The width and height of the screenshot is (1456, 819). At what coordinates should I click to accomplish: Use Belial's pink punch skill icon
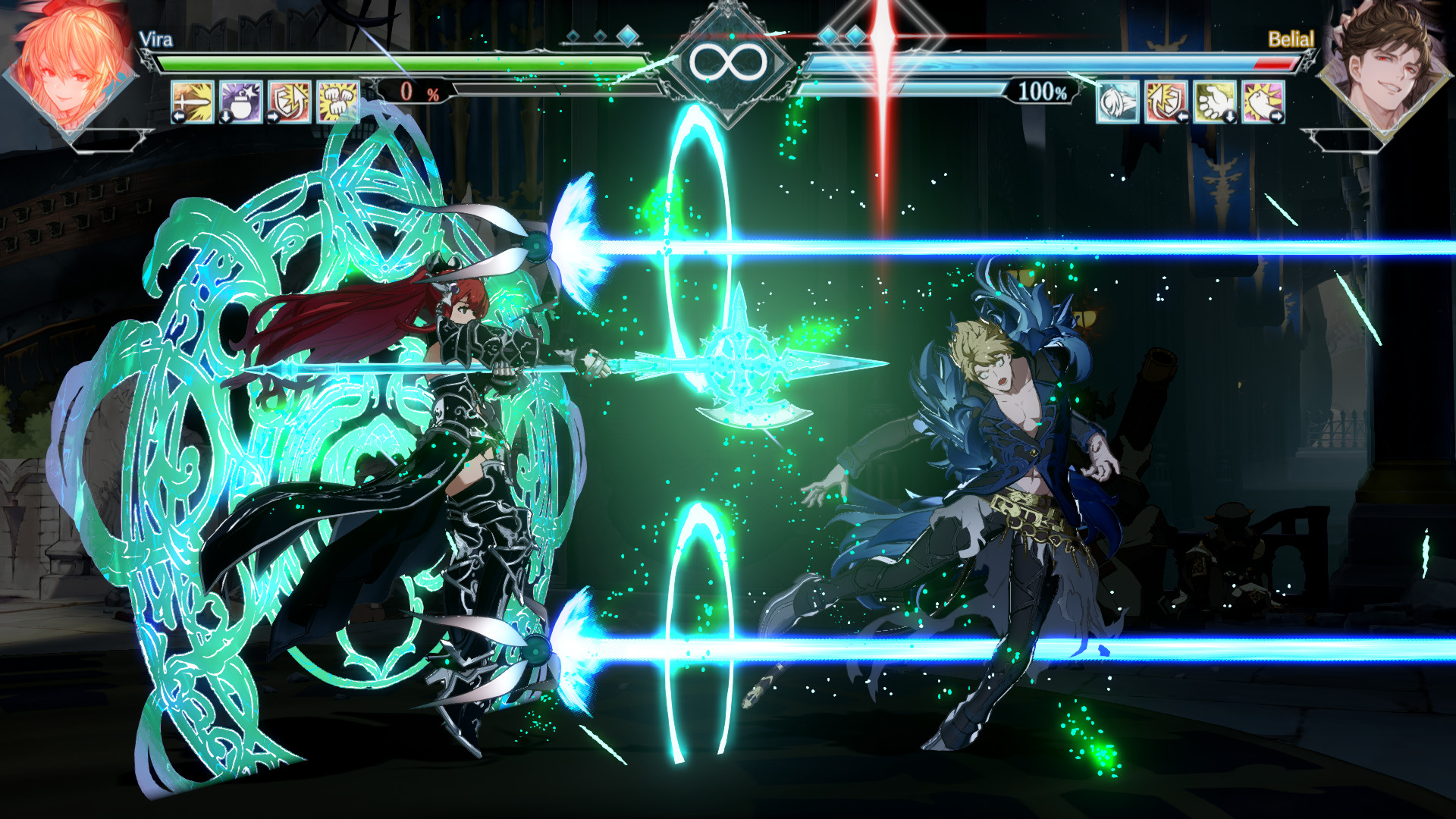(x=1263, y=102)
